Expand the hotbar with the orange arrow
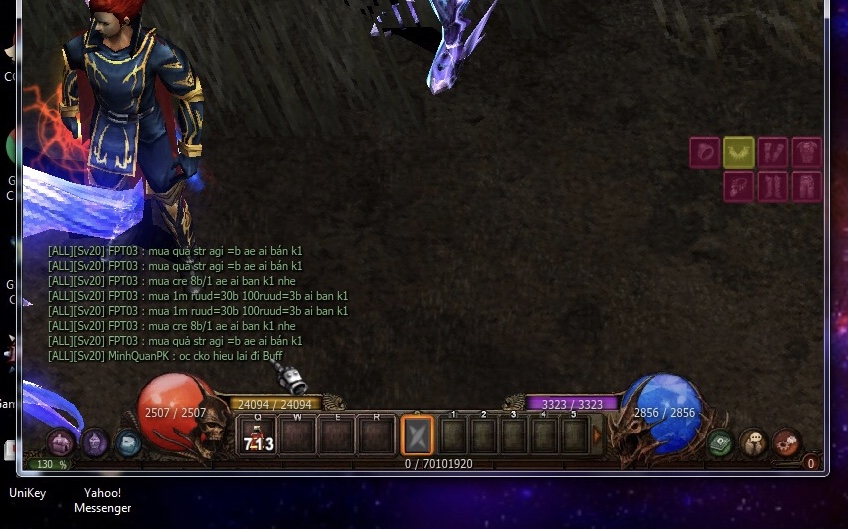848x529 pixels. tap(598, 436)
